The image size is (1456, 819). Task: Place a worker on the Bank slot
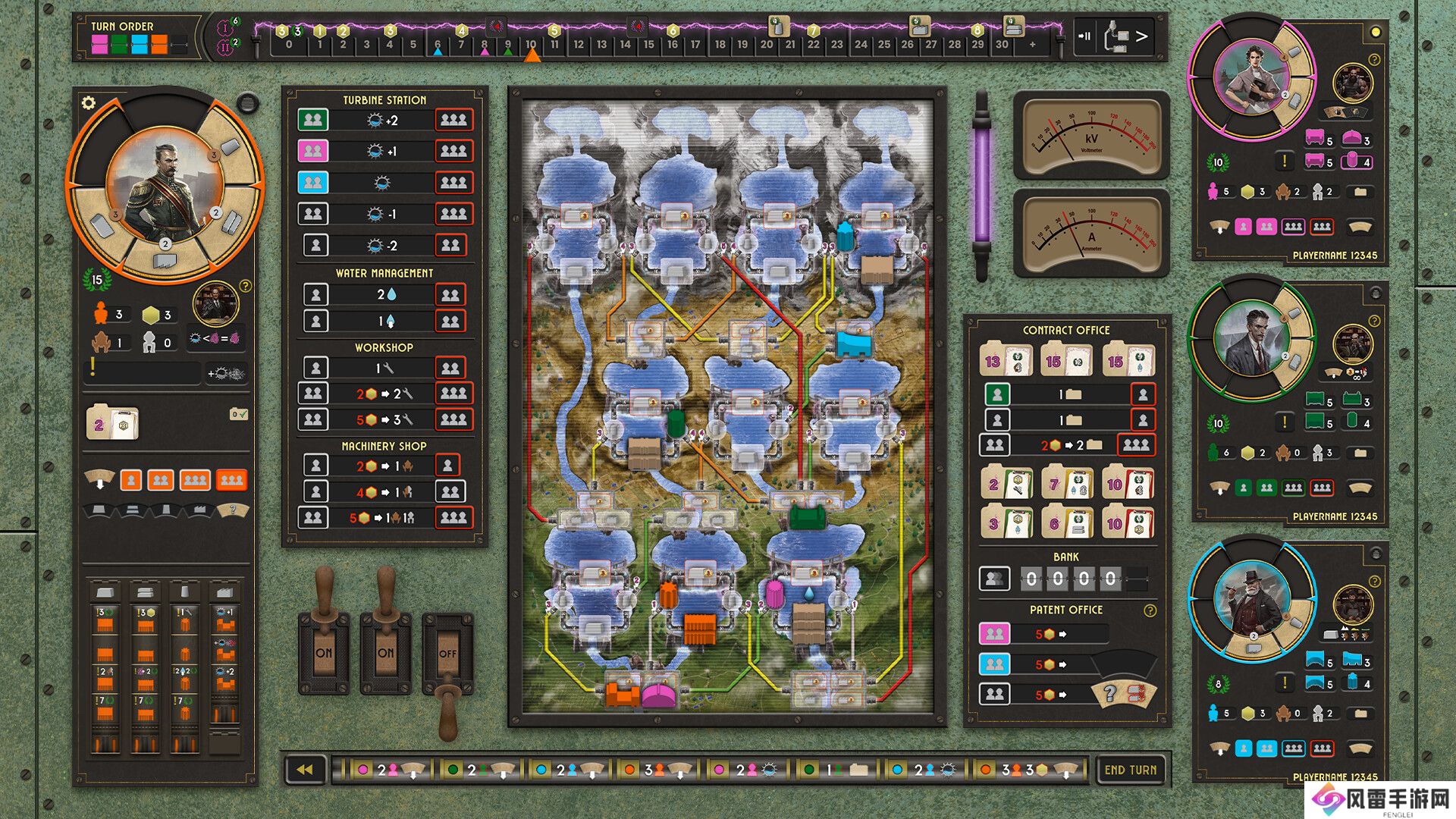pos(994,579)
